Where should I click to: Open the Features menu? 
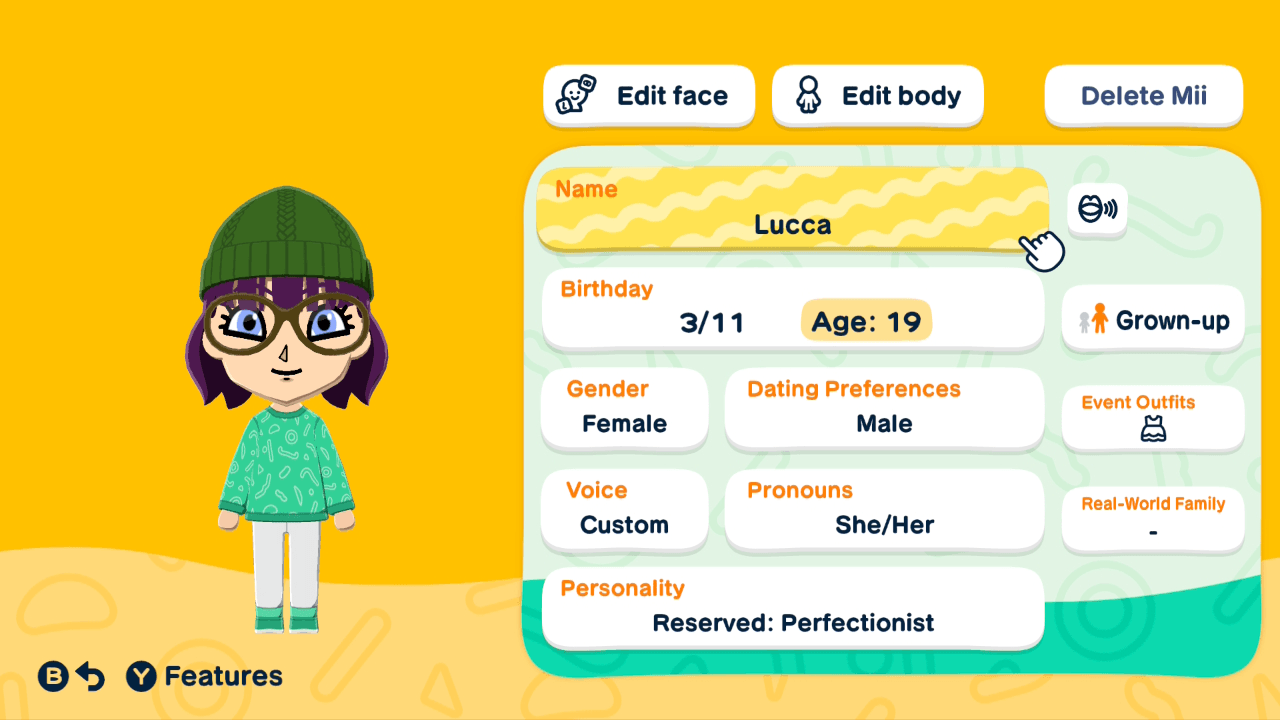205,676
